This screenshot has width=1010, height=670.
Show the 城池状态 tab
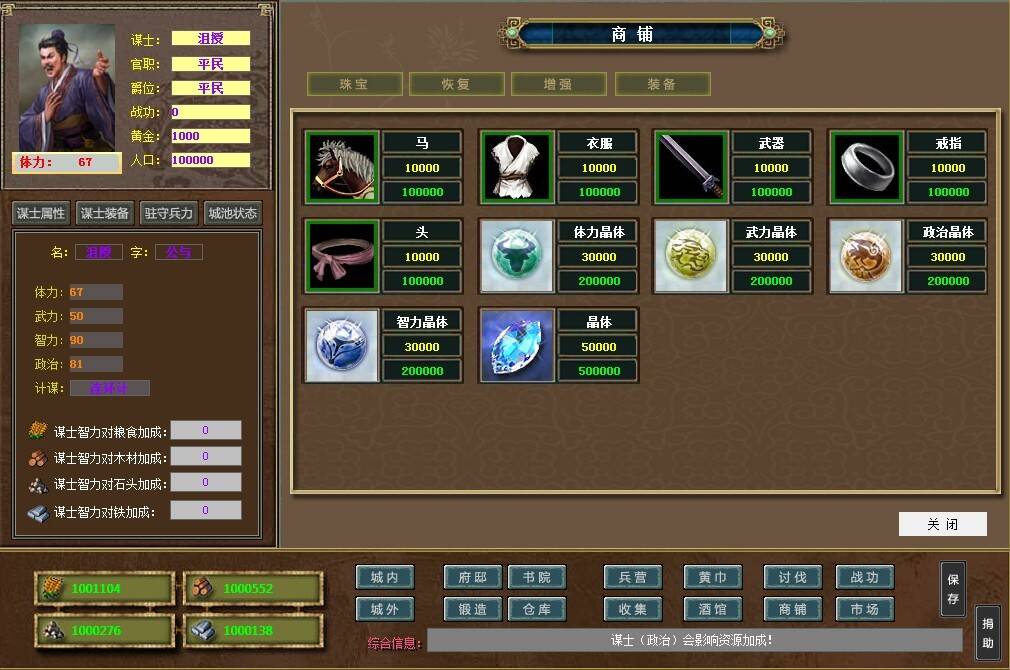pyautogui.click(x=232, y=213)
